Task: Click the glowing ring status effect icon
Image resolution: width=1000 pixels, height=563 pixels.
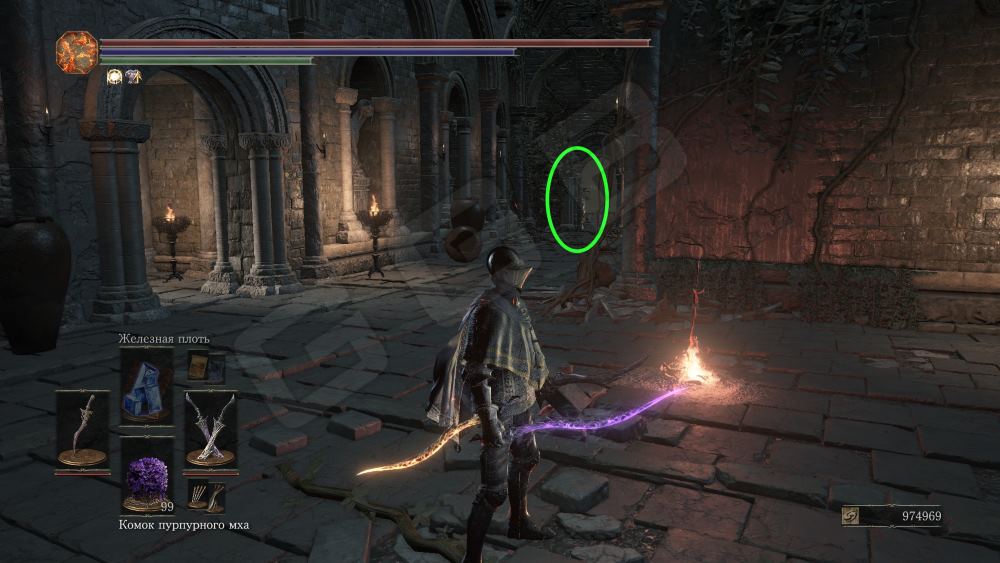Action: [114, 75]
